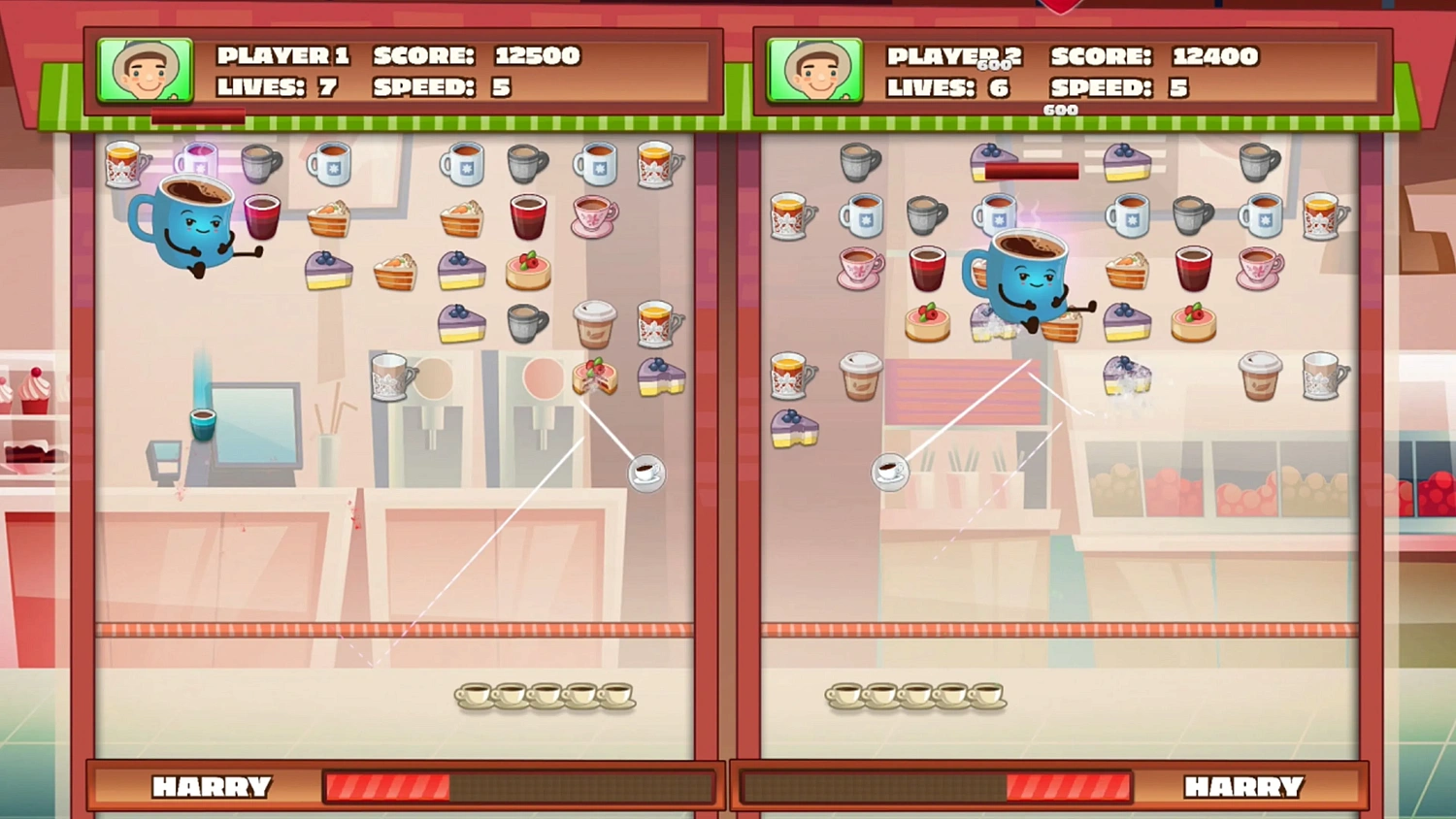
Task: Click the flying coffee cup ball on left board
Action: tap(646, 474)
